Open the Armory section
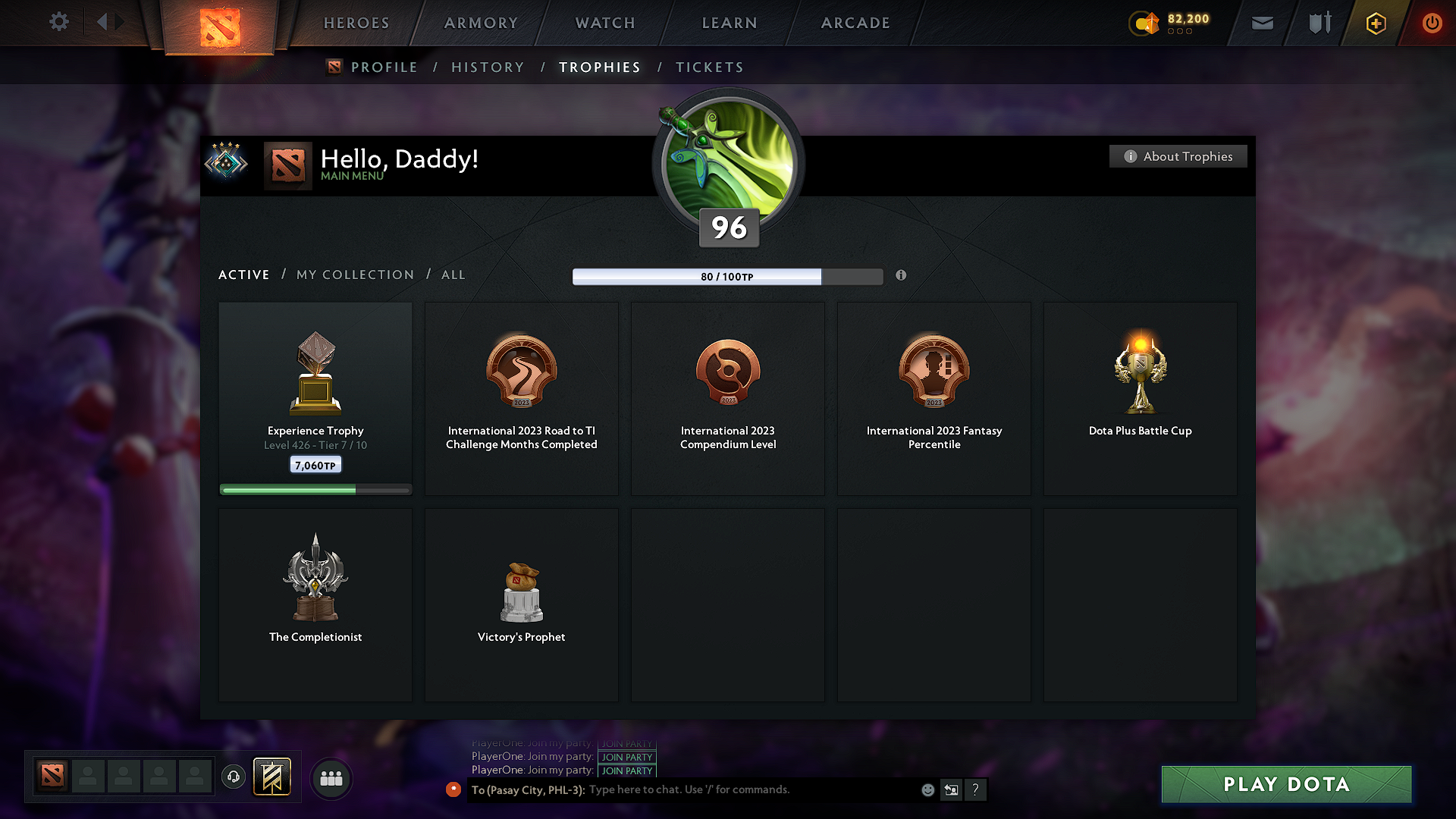The height and width of the screenshot is (819, 1456). point(481,23)
